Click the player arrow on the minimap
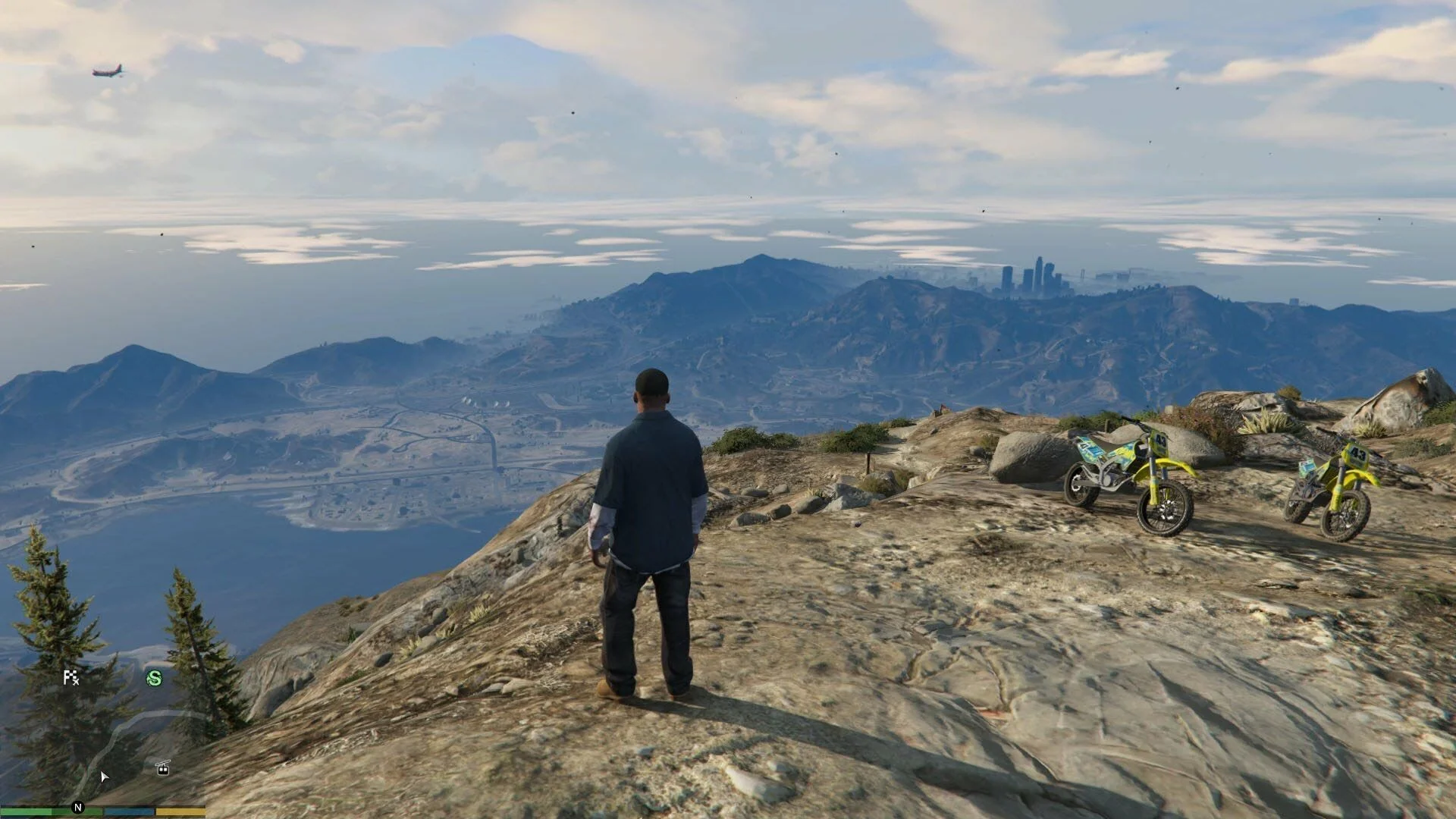This screenshot has width=1456, height=819. pos(104,776)
